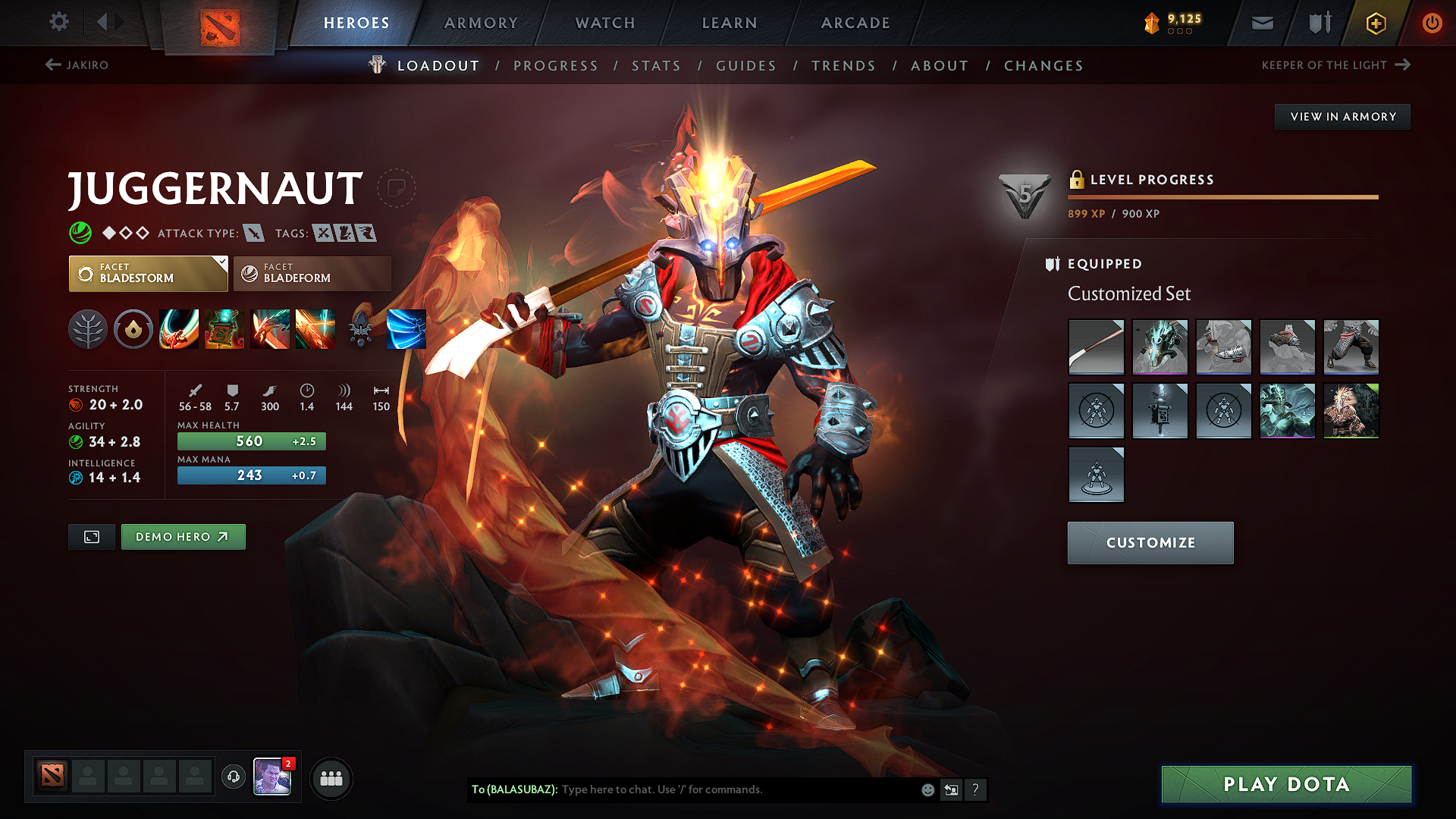1456x819 pixels.
Task: Click the Blade Dance ability icon
Action: click(x=270, y=329)
